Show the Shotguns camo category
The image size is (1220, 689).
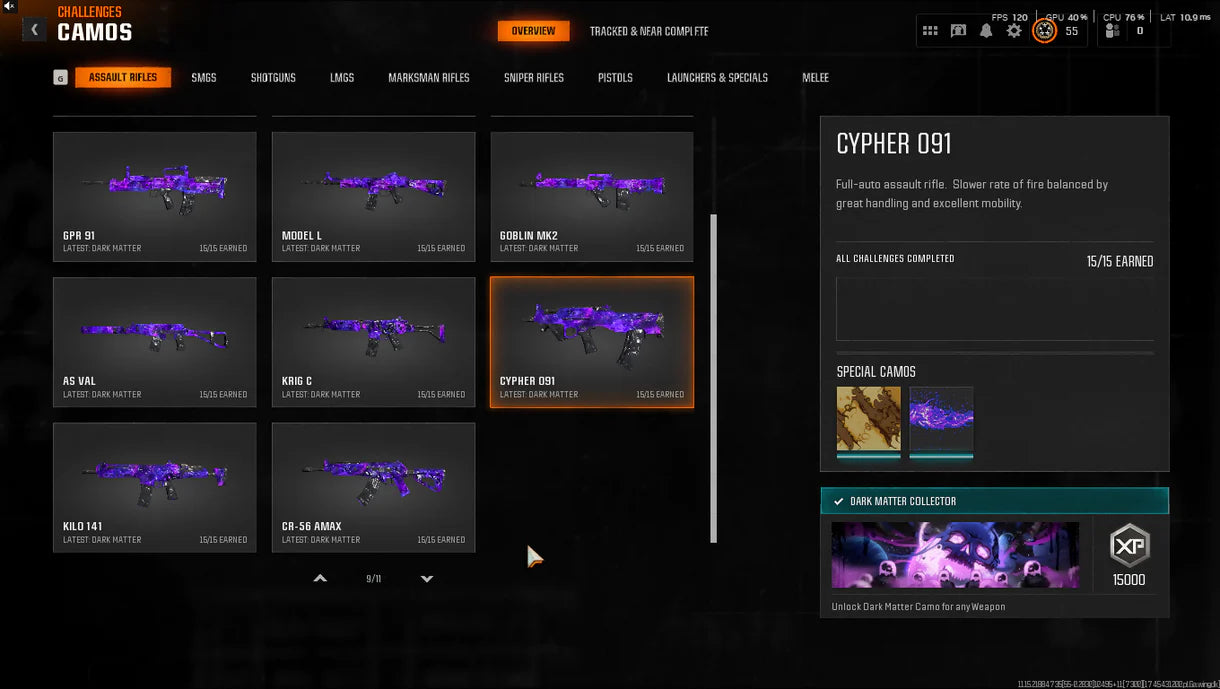pos(273,77)
